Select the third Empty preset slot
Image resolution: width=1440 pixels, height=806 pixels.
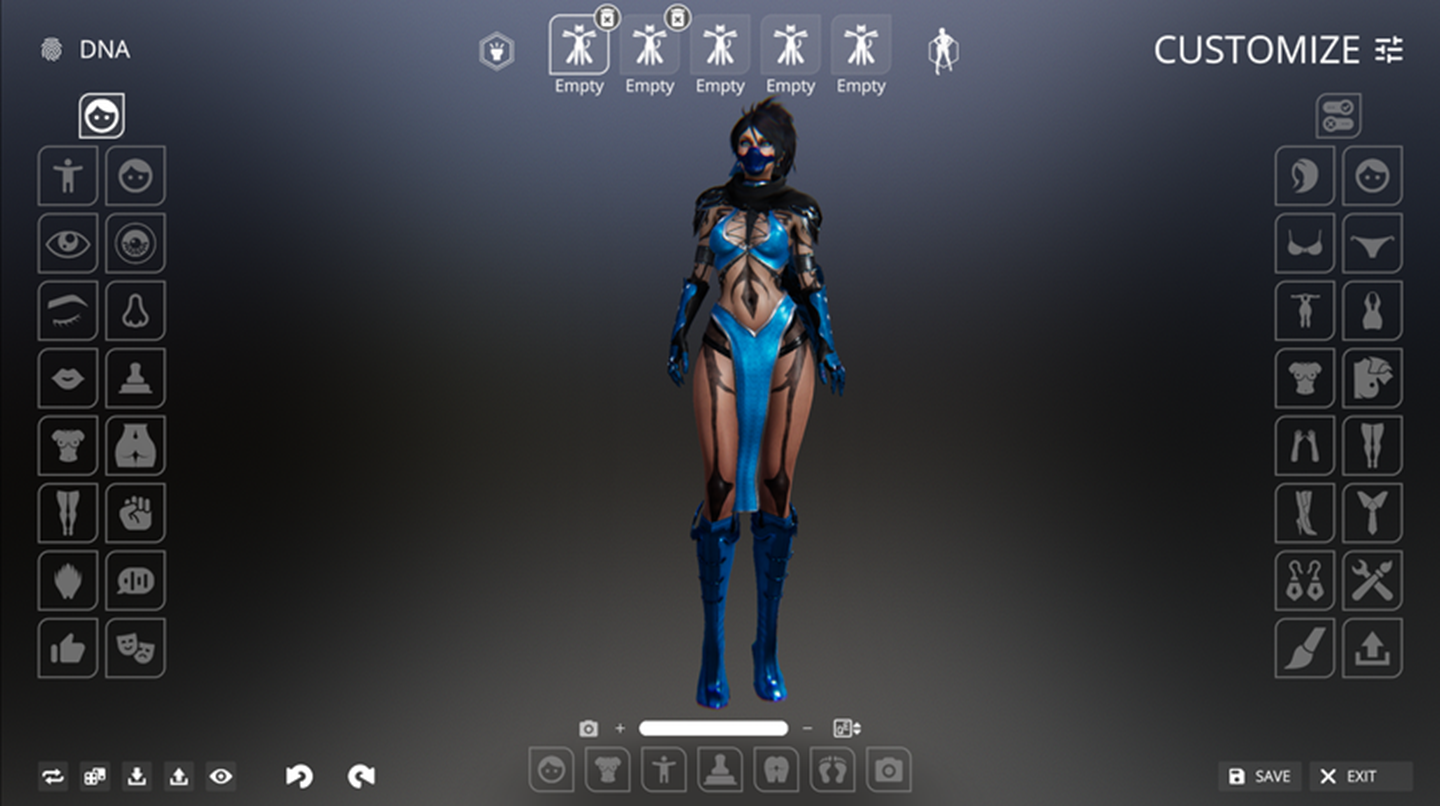(x=720, y=45)
